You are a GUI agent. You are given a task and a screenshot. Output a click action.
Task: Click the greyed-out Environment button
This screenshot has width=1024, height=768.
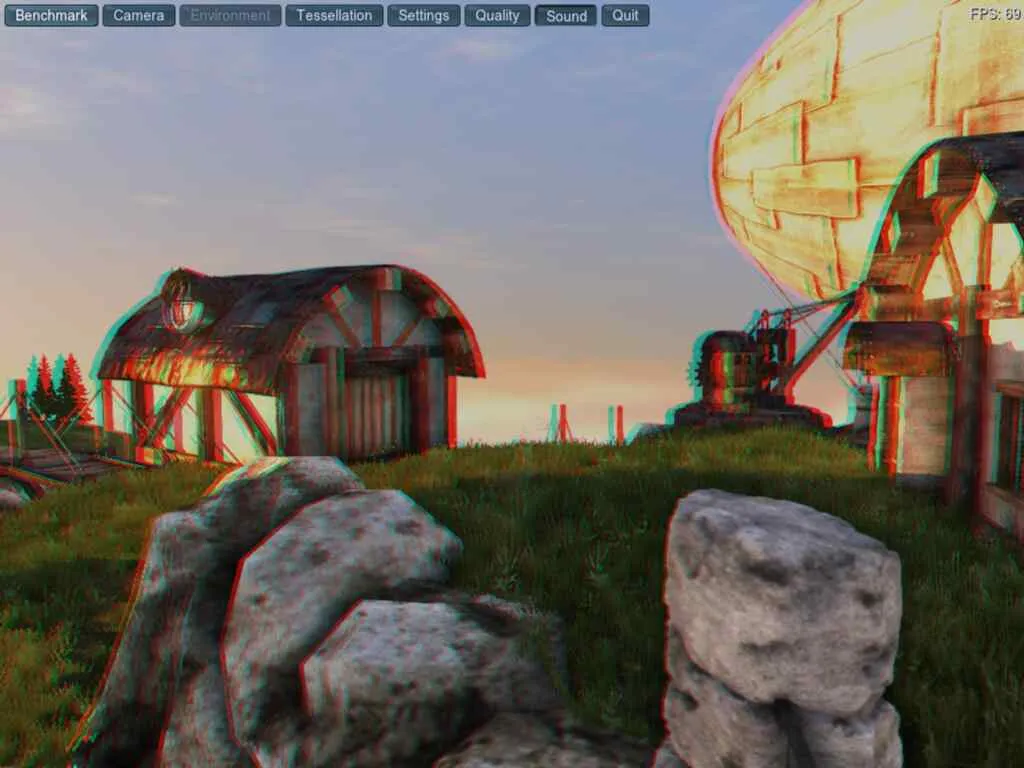pos(230,15)
